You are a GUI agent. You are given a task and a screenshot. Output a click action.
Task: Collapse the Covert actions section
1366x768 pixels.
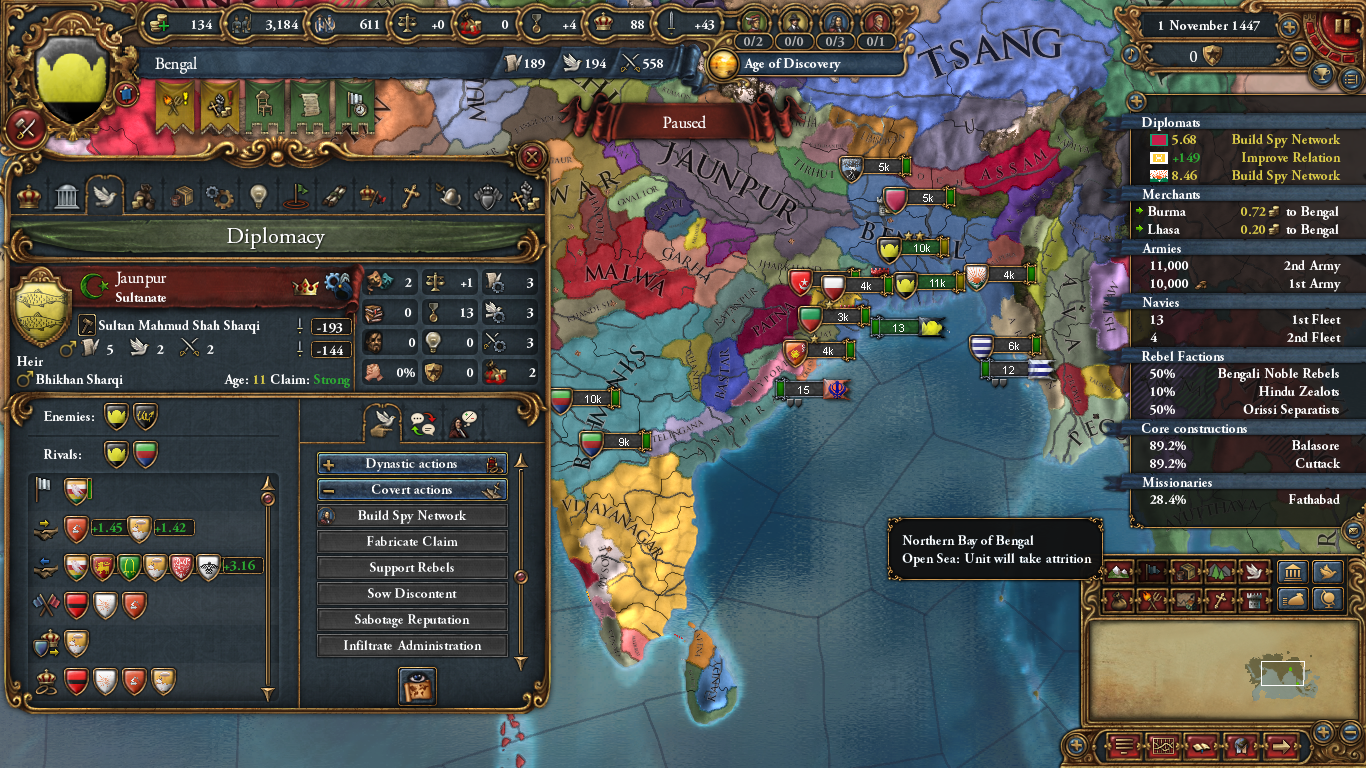[x=411, y=489]
